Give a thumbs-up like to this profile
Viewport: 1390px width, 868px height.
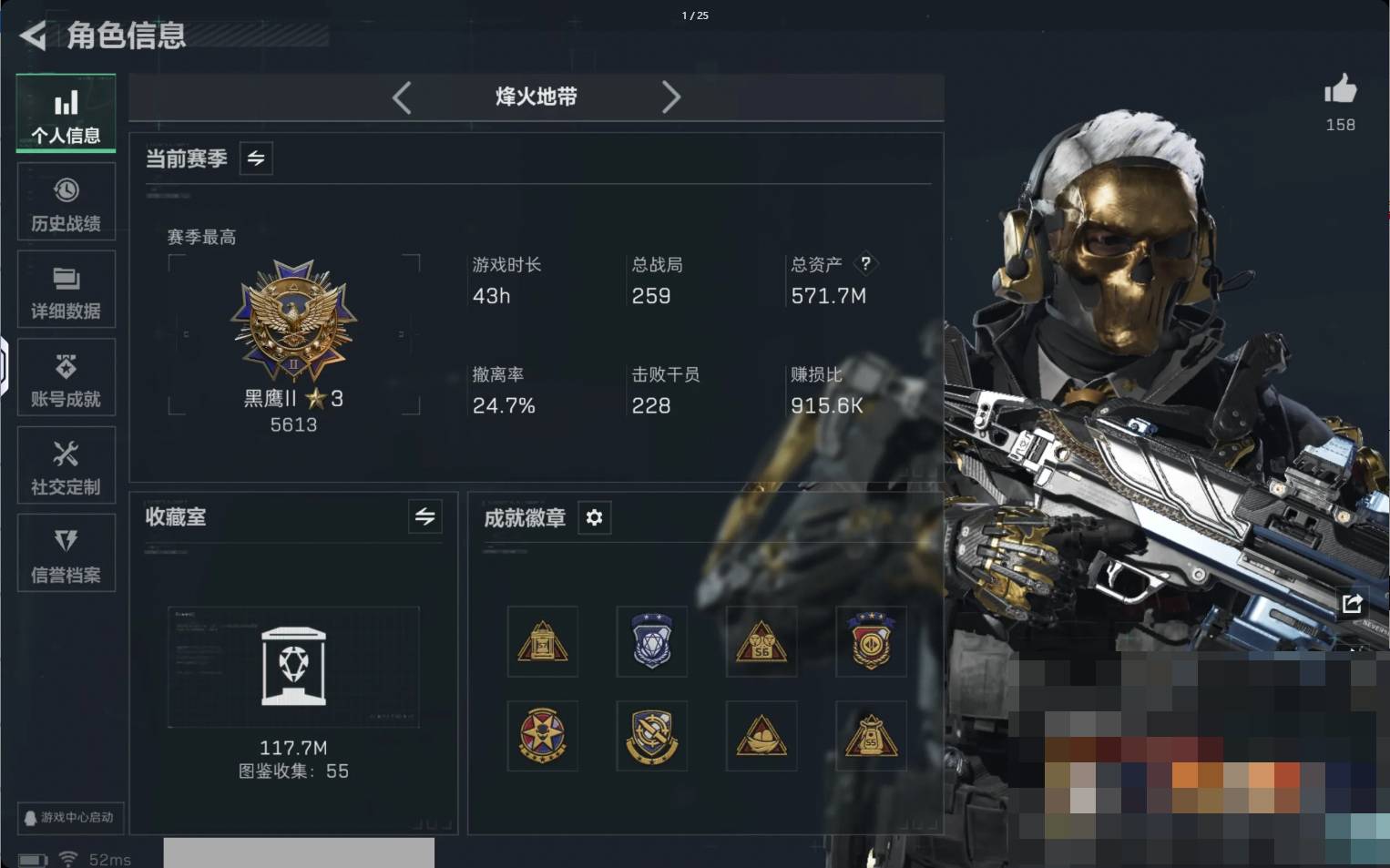1340,90
